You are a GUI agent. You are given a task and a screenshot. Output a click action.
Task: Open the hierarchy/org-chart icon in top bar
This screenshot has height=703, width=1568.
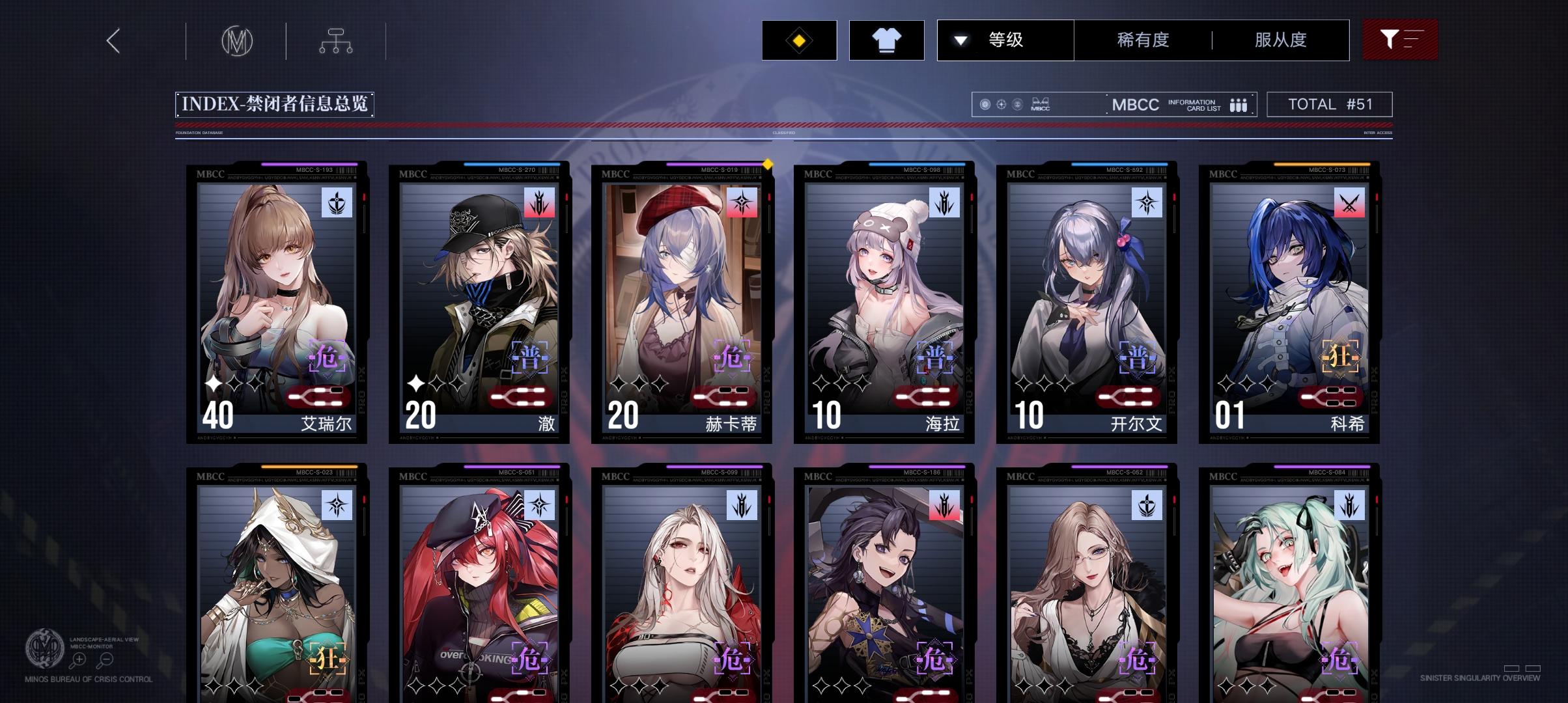[336, 40]
